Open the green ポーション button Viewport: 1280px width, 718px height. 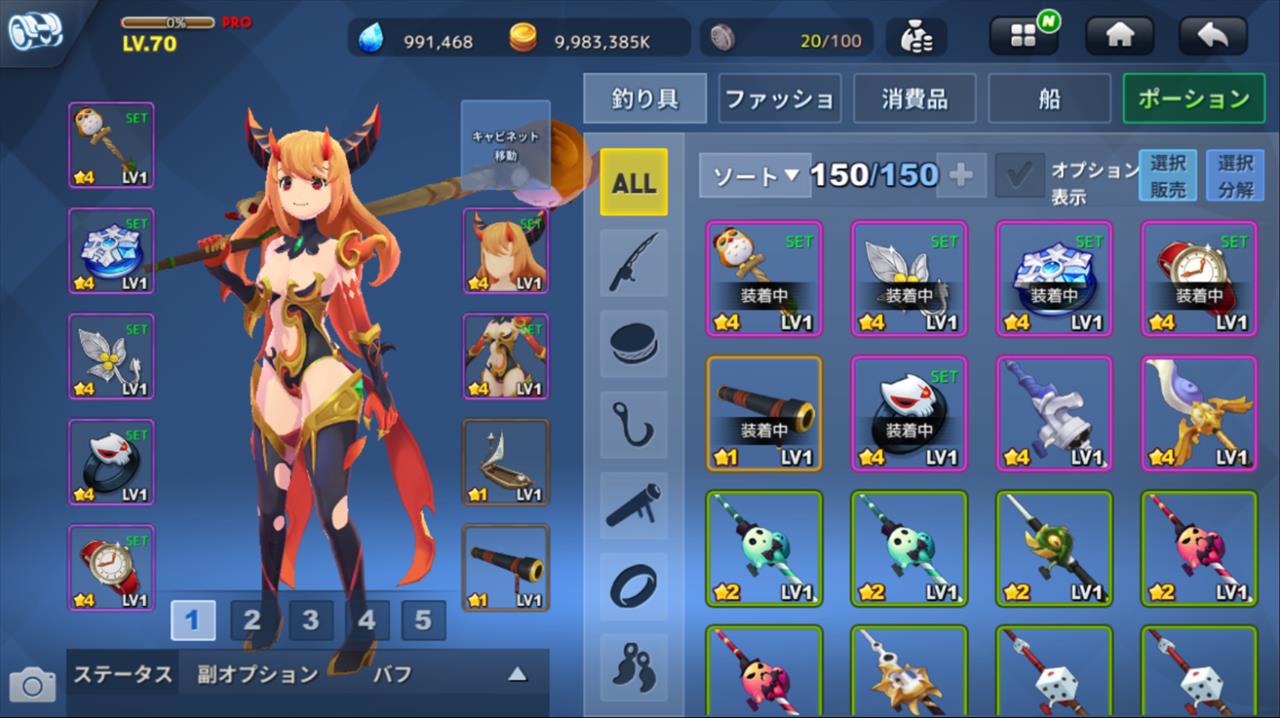pos(1193,98)
